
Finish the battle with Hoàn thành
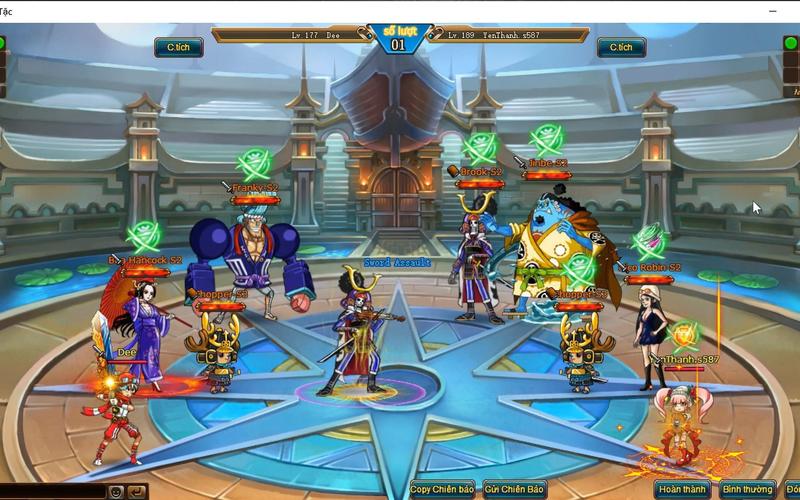pos(683,490)
